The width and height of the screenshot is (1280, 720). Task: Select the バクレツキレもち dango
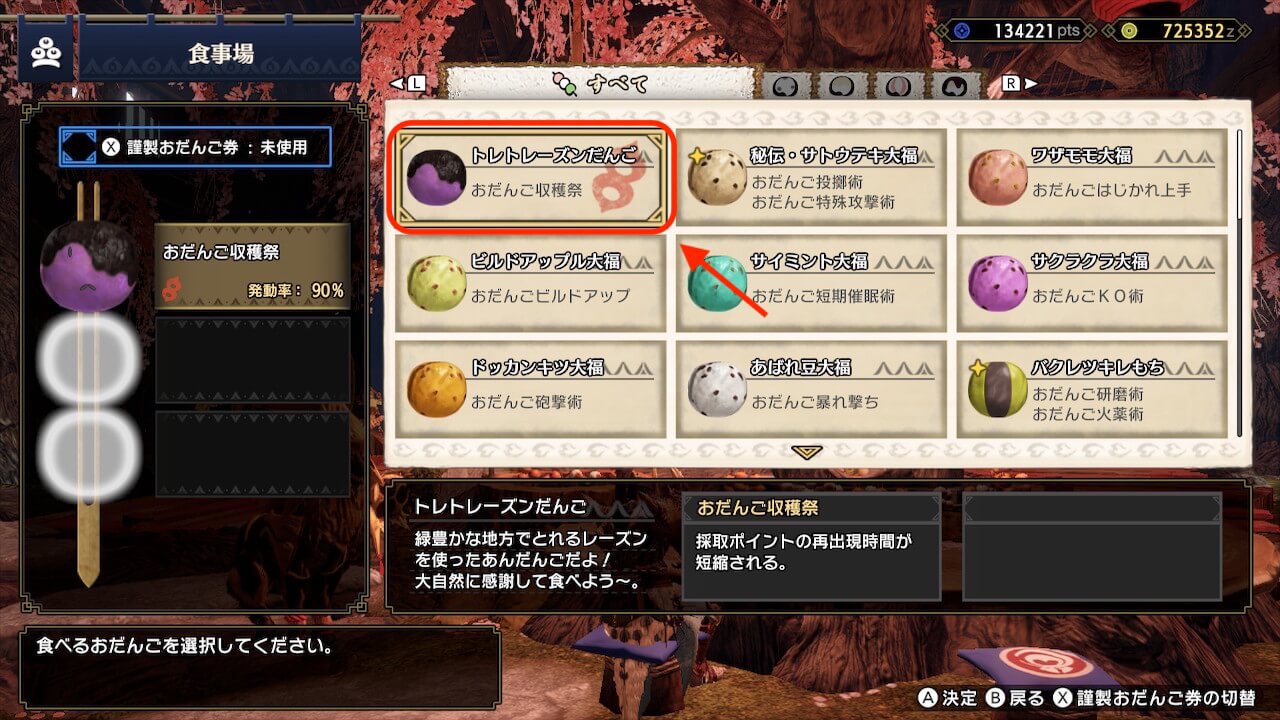point(1092,389)
